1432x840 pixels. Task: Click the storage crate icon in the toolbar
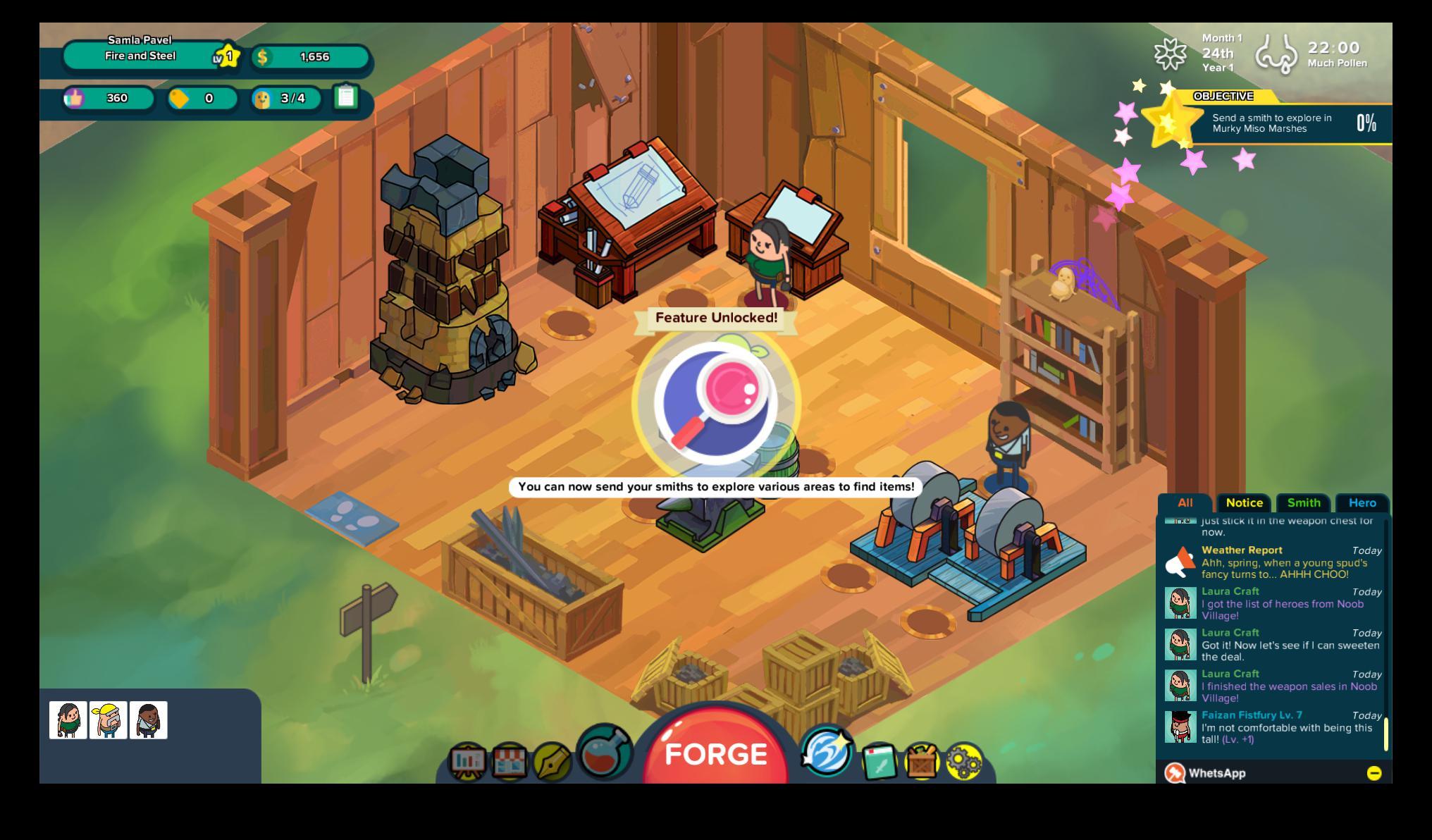pyautogui.click(x=921, y=762)
